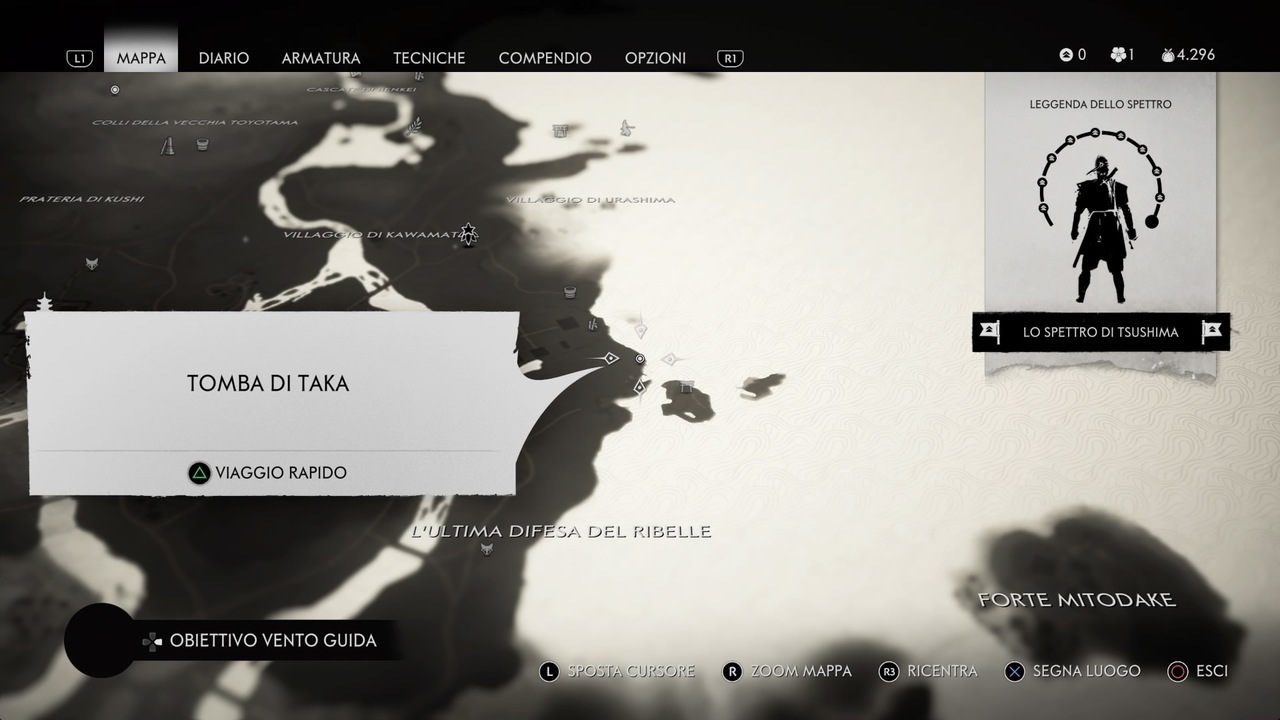Select the pagoda marker above the Tomba di Taka panel

click(x=44, y=301)
